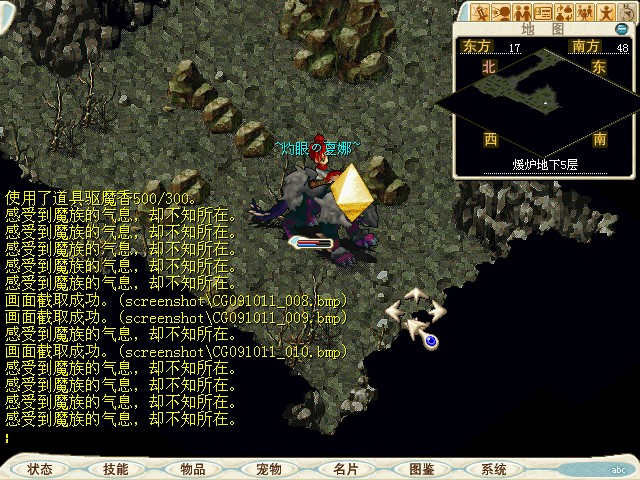Open the 宠物 pets menu
The height and width of the screenshot is (480, 640).
268,468
